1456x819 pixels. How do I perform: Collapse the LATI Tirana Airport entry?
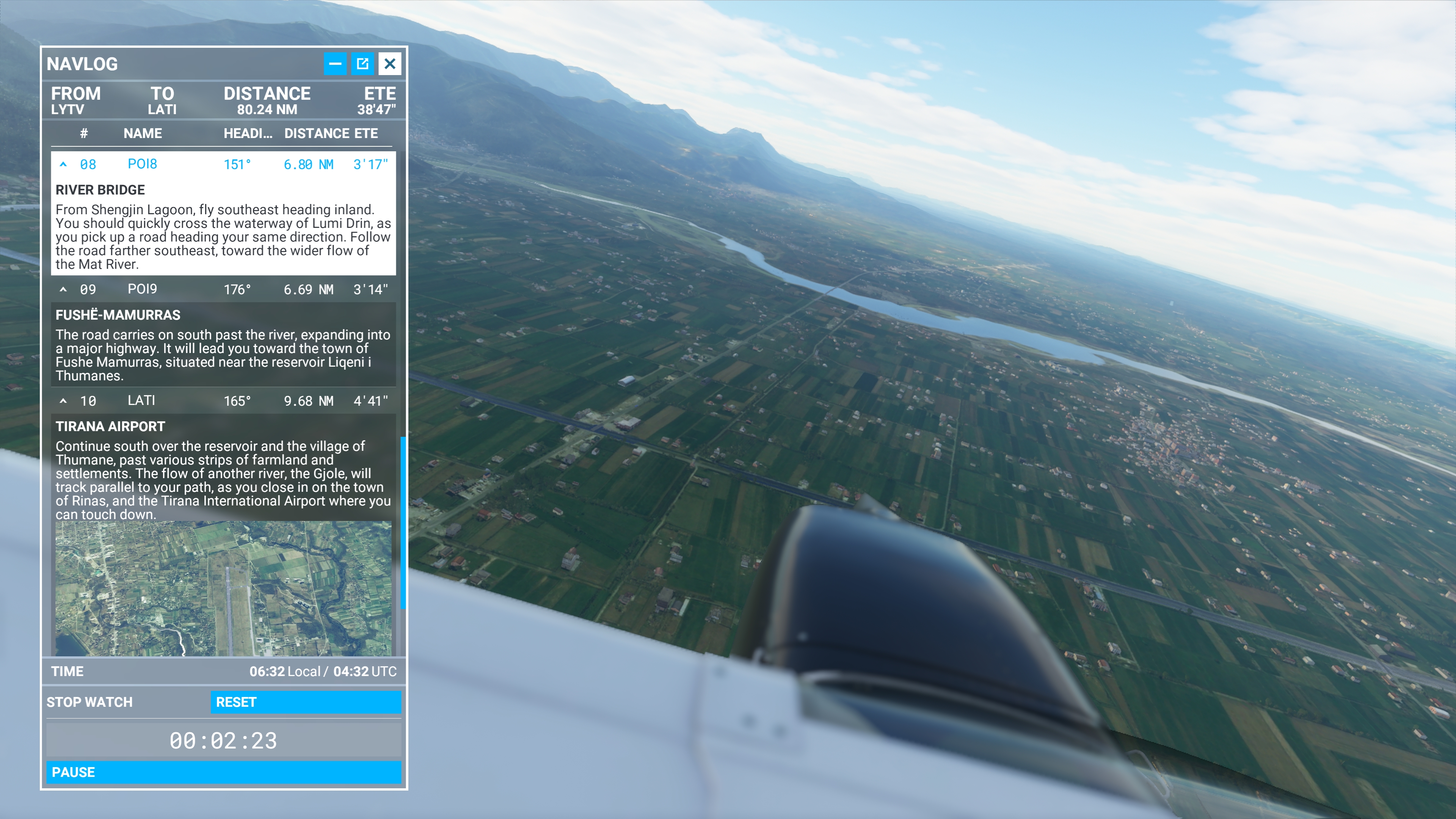pyautogui.click(x=64, y=400)
